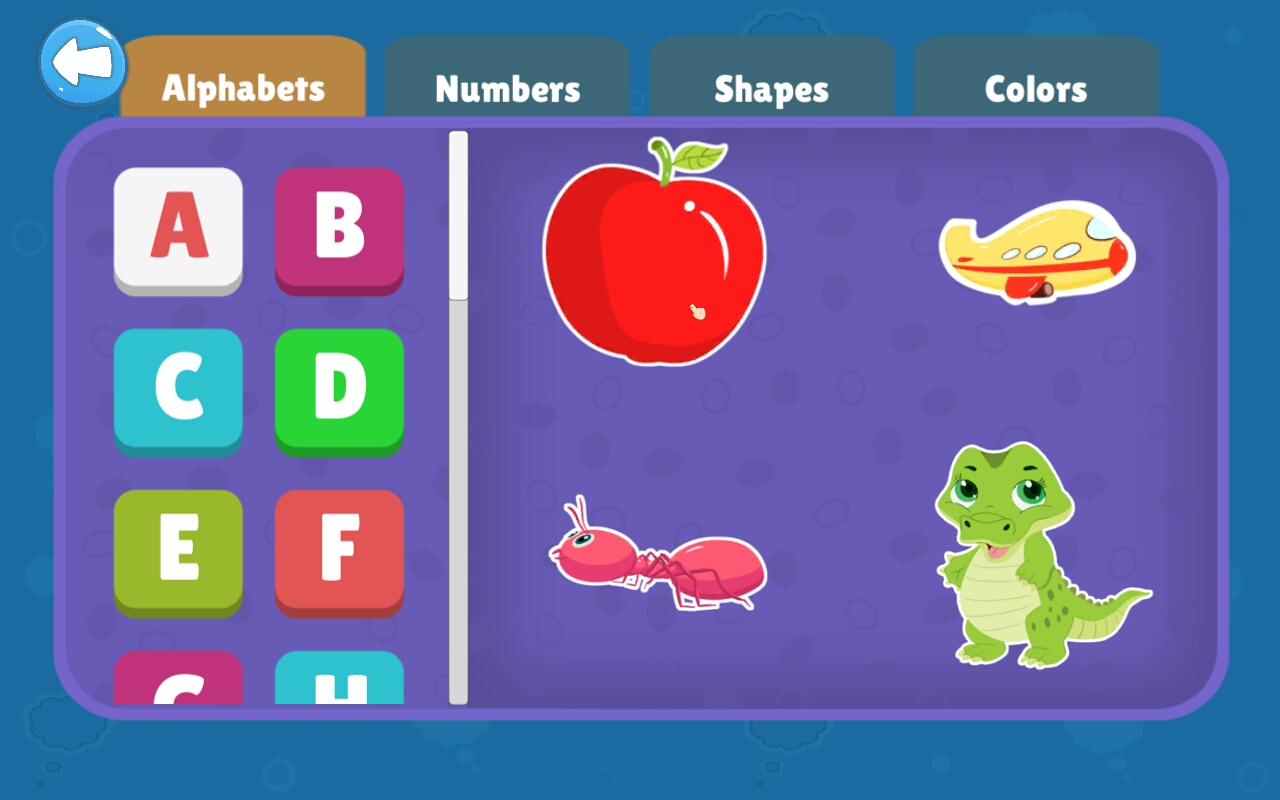Image resolution: width=1280 pixels, height=800 pixels.
Task: Select the letter D tile
Action: [339, 390]
